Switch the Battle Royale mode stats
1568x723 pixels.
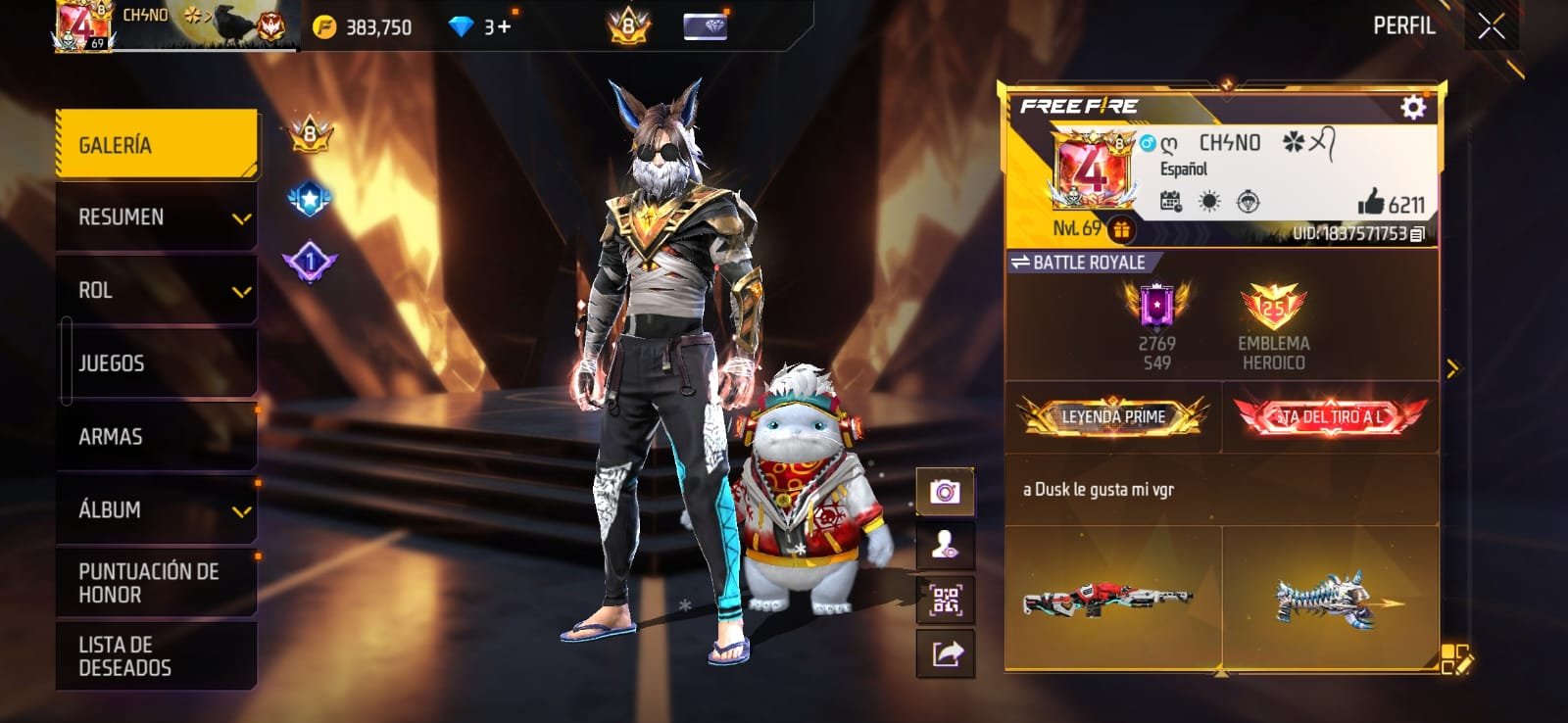[1078, 263]
